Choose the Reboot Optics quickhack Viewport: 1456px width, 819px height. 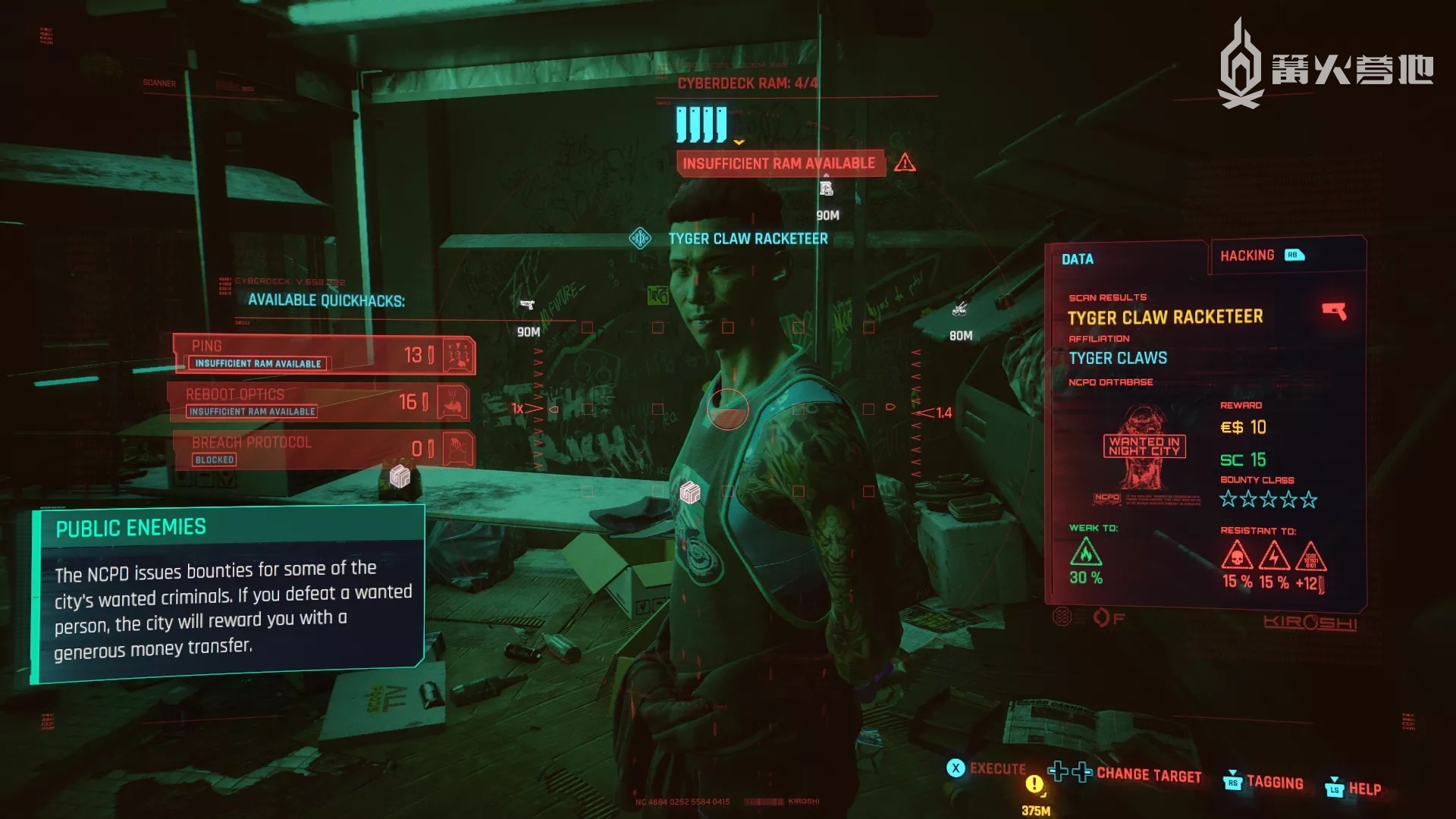[x=318, y=402]
